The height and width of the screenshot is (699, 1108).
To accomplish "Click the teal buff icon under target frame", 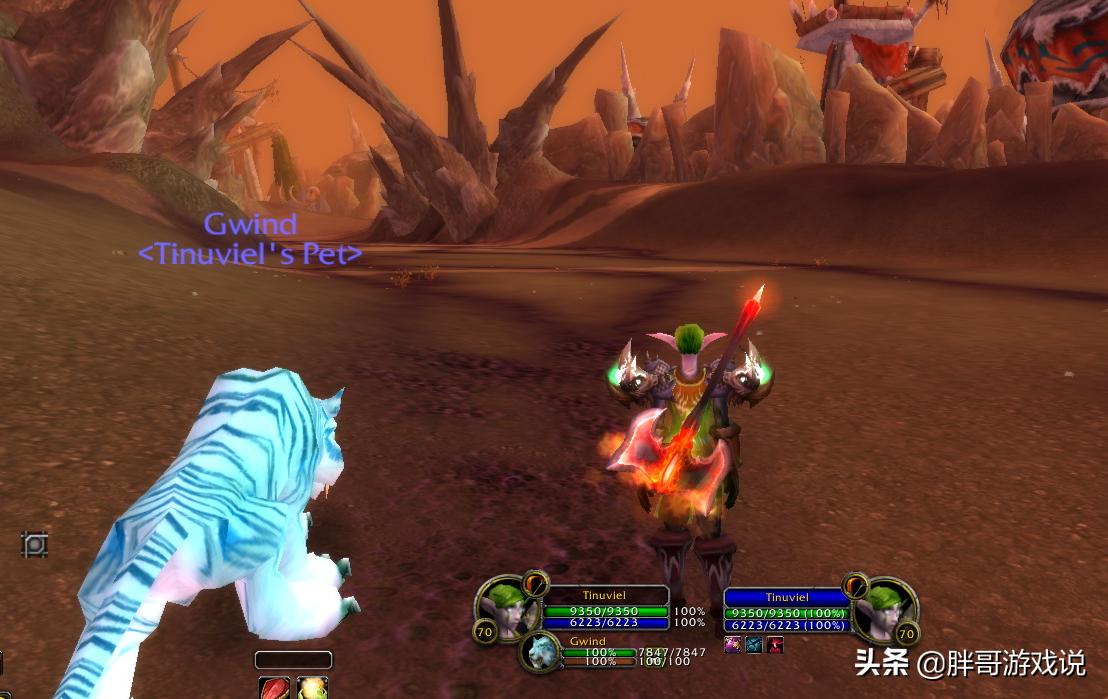I will [x=754, y=645].
